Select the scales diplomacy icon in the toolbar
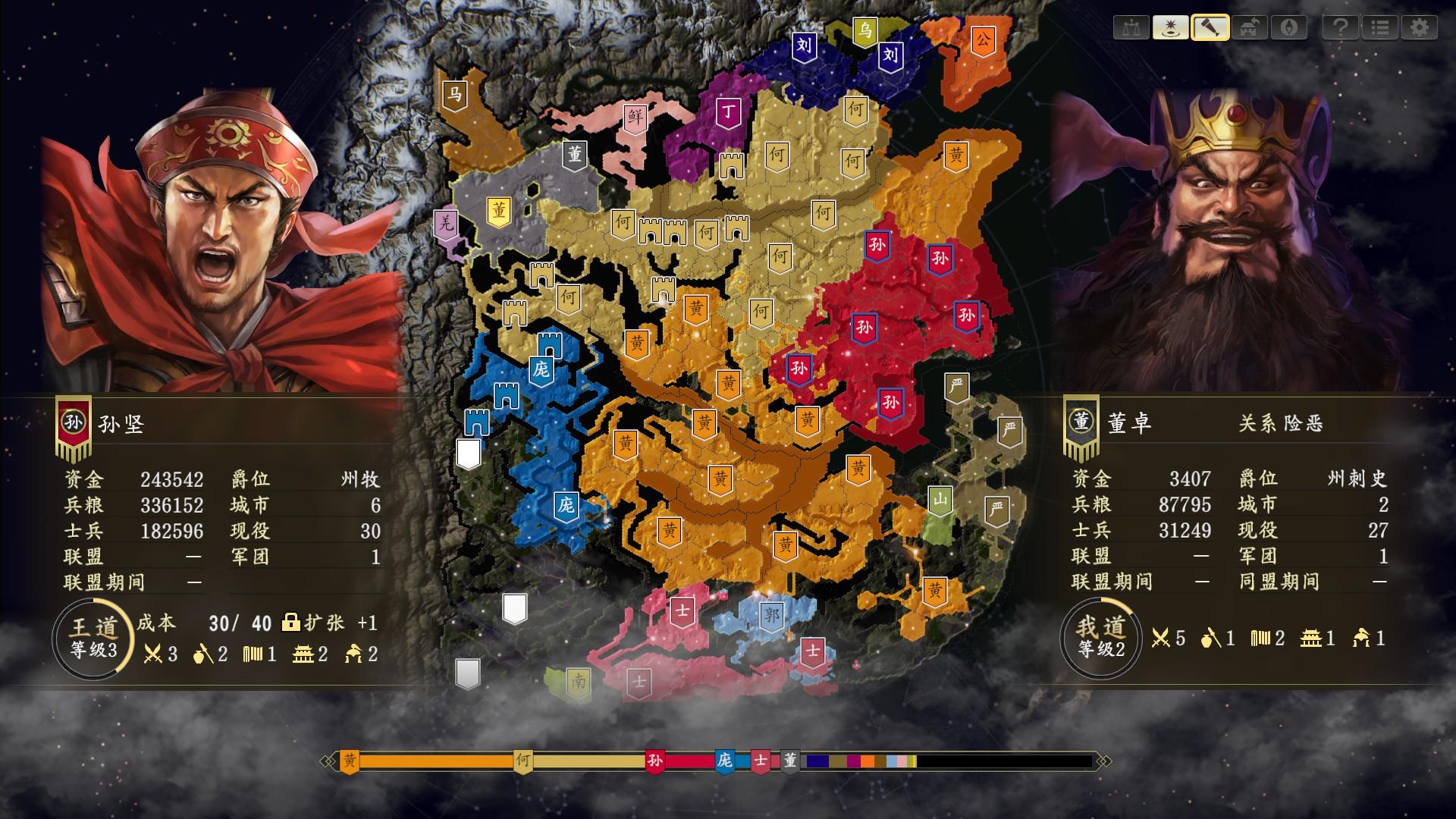Image resolution: width=1456 pixels, height=819 pixels. point(1131,29)
